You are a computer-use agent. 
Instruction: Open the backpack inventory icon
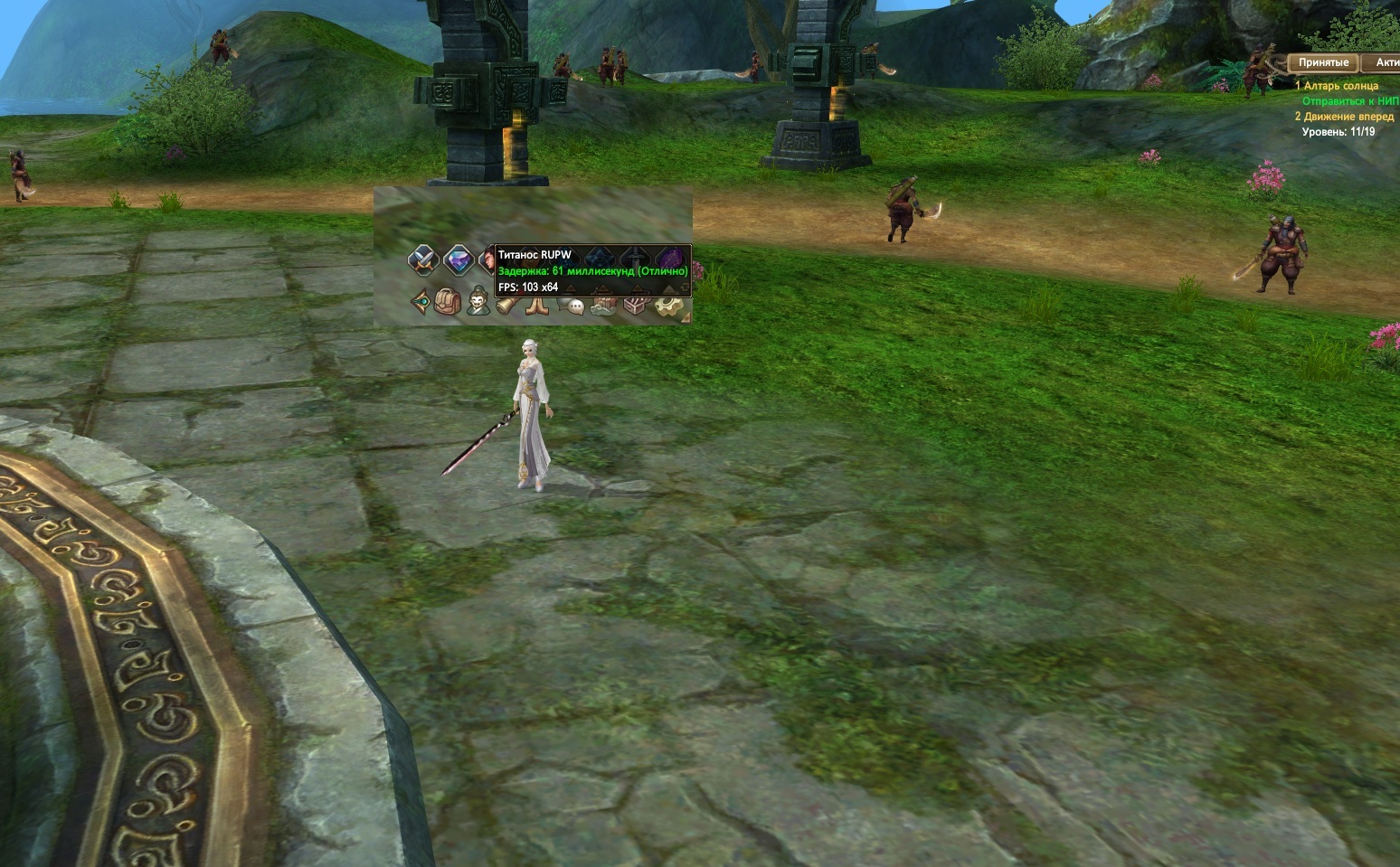448,301
